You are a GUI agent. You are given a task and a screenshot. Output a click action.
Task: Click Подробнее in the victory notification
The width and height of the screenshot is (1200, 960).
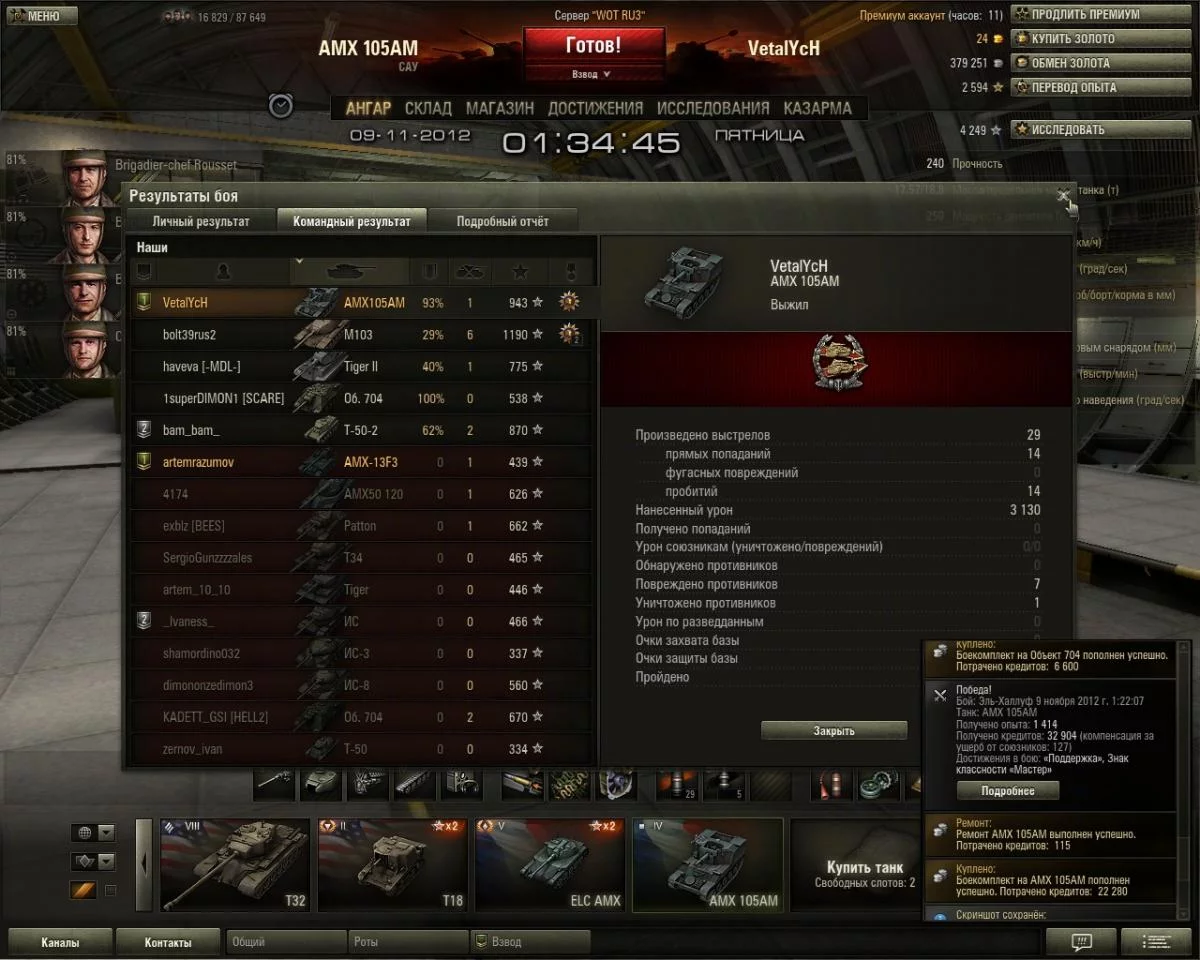coord(1007,791)
